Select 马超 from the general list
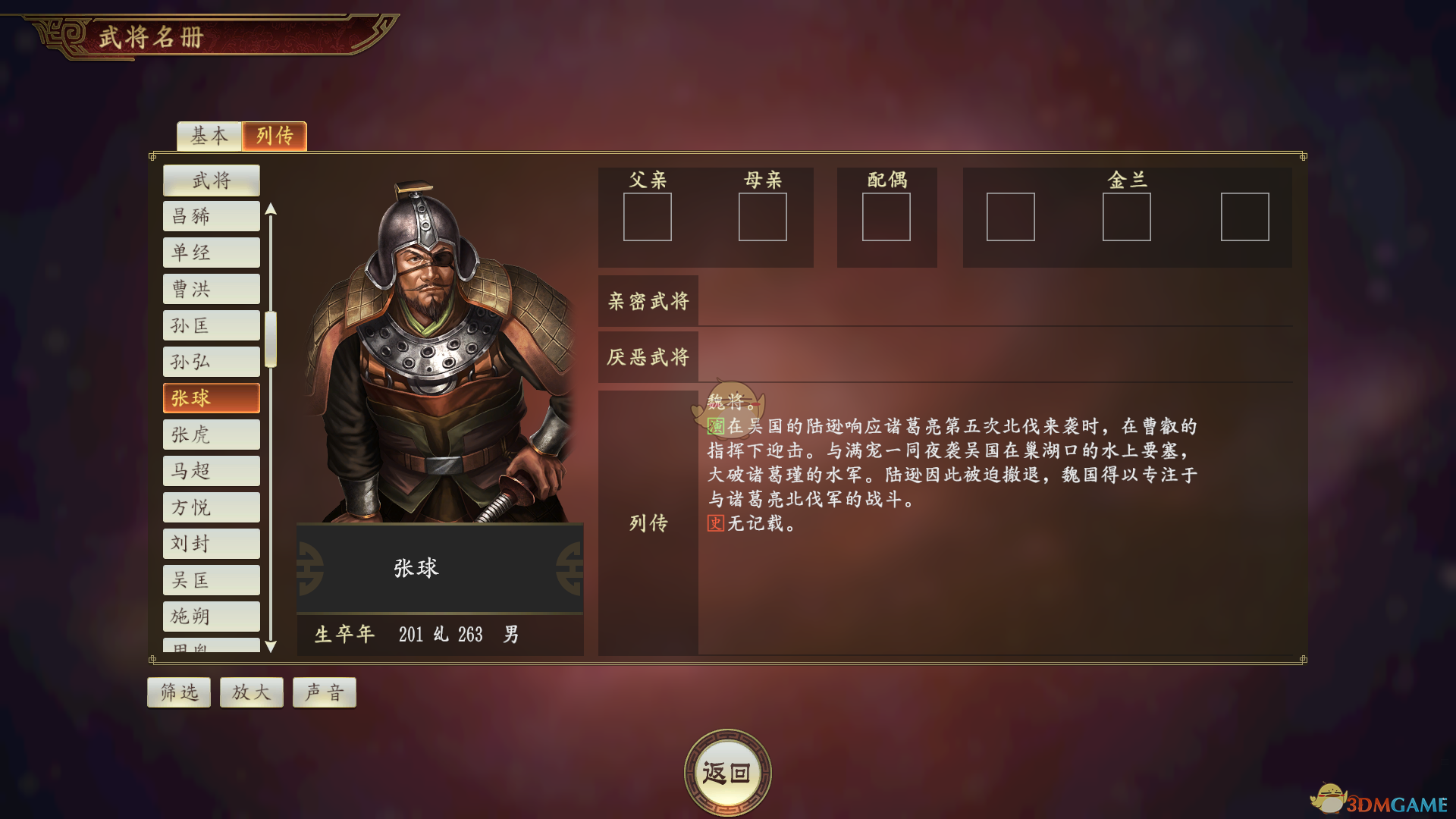Screen dimensions: 1456x819 211,470
